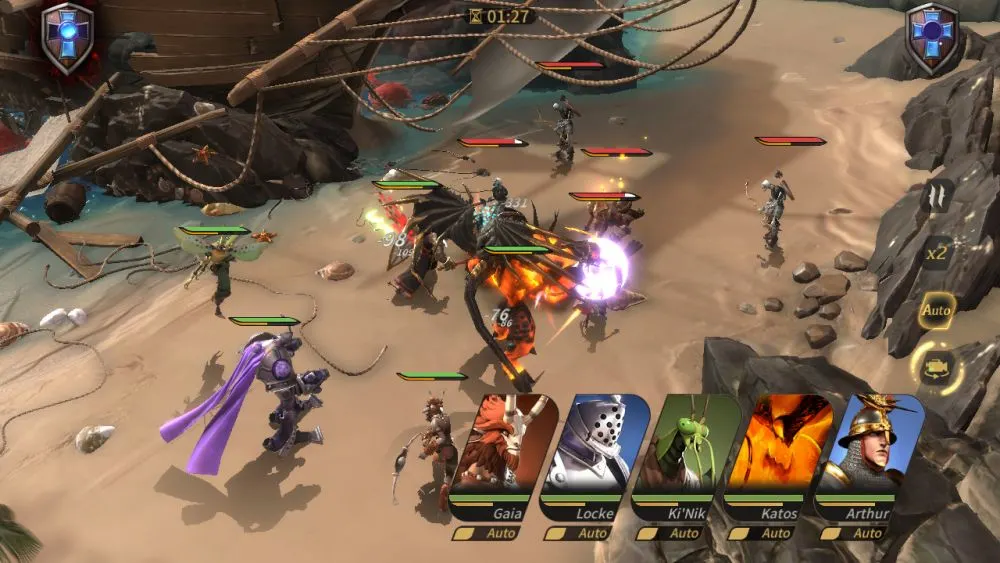Toggle the gold Auto battle button
This screenshot has width=1000, height=563.
pos(937,310)
